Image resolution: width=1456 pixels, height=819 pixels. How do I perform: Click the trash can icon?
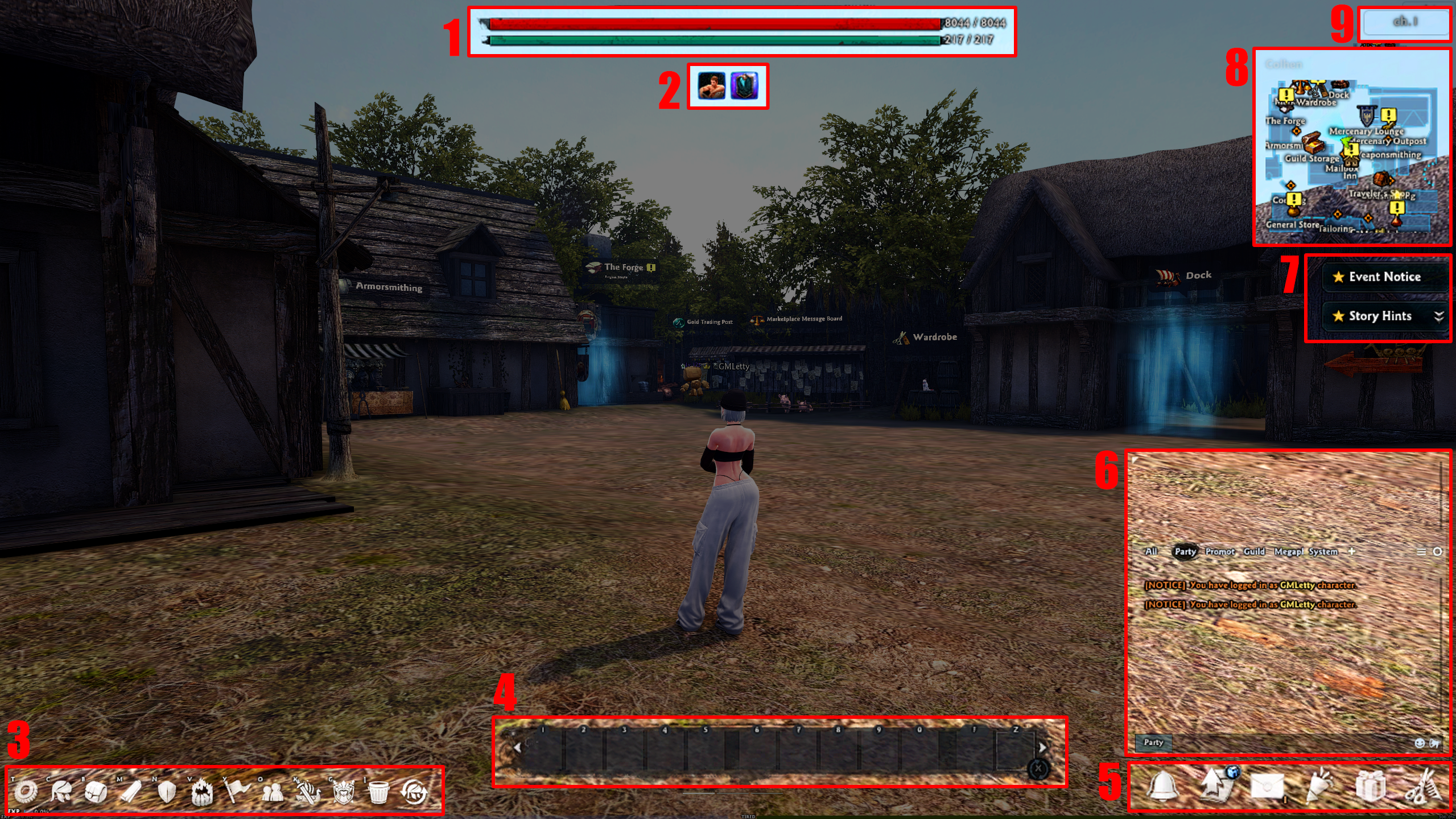[378, 791]
